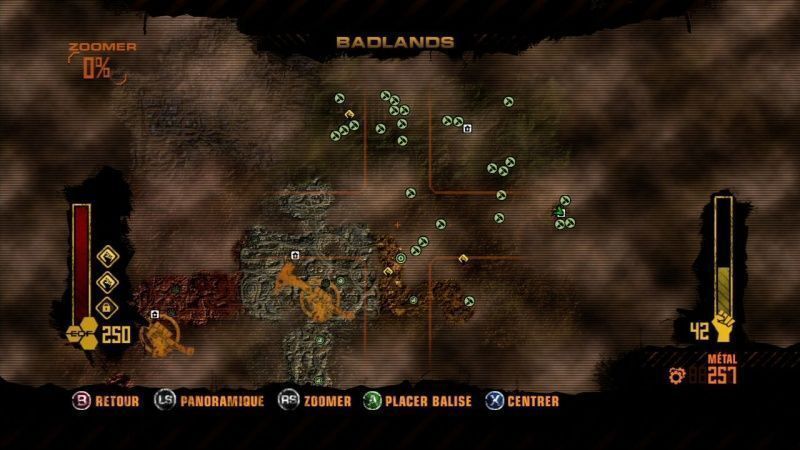This screenshot has height=450, width=800.
Task: Click the padlock diamond icon
Action: coord(106,305)
